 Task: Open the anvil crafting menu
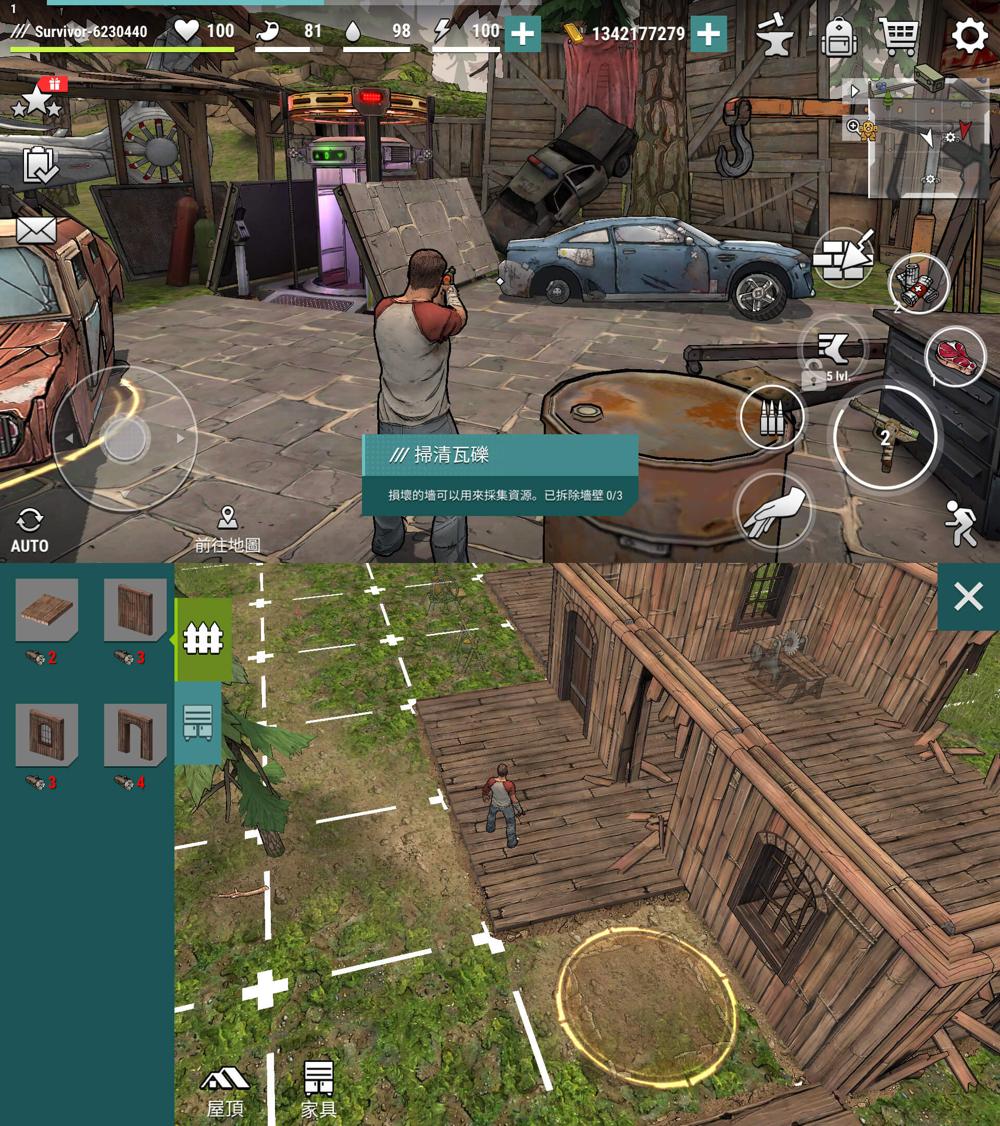click(x=774, y=36)
